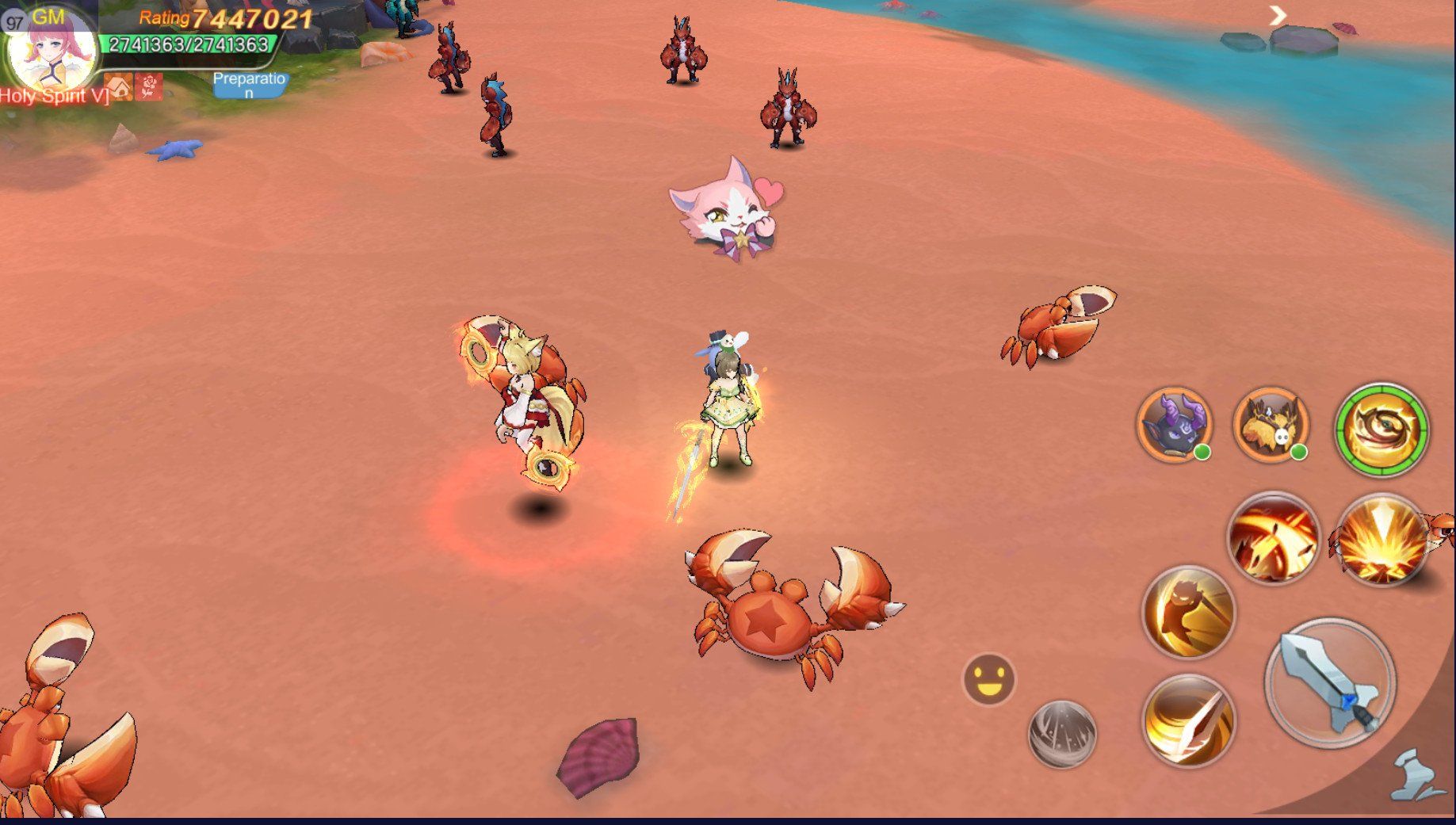Expand the white arrow panel at top right
The image size is (1456, 825).
coord(1277,15)
